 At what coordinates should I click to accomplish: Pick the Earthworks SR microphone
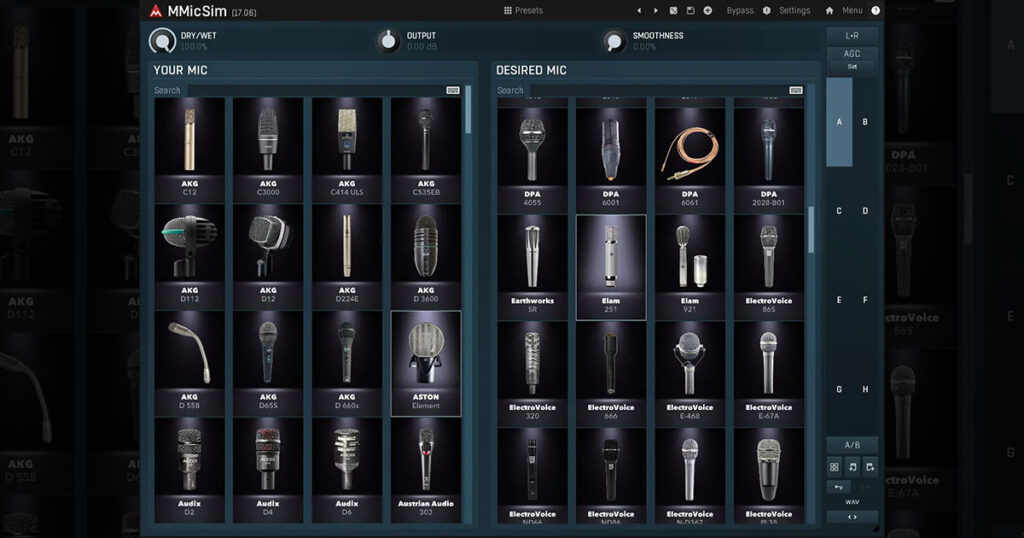pyautogui.click(x=532, y=266)
